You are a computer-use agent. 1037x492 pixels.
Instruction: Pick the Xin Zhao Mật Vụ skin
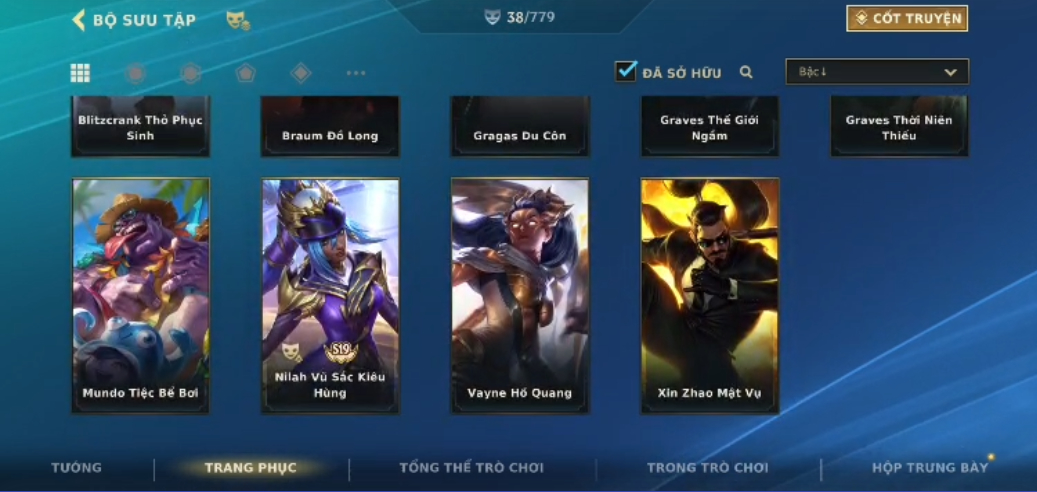pyautogui.click(x=710, y=295)
